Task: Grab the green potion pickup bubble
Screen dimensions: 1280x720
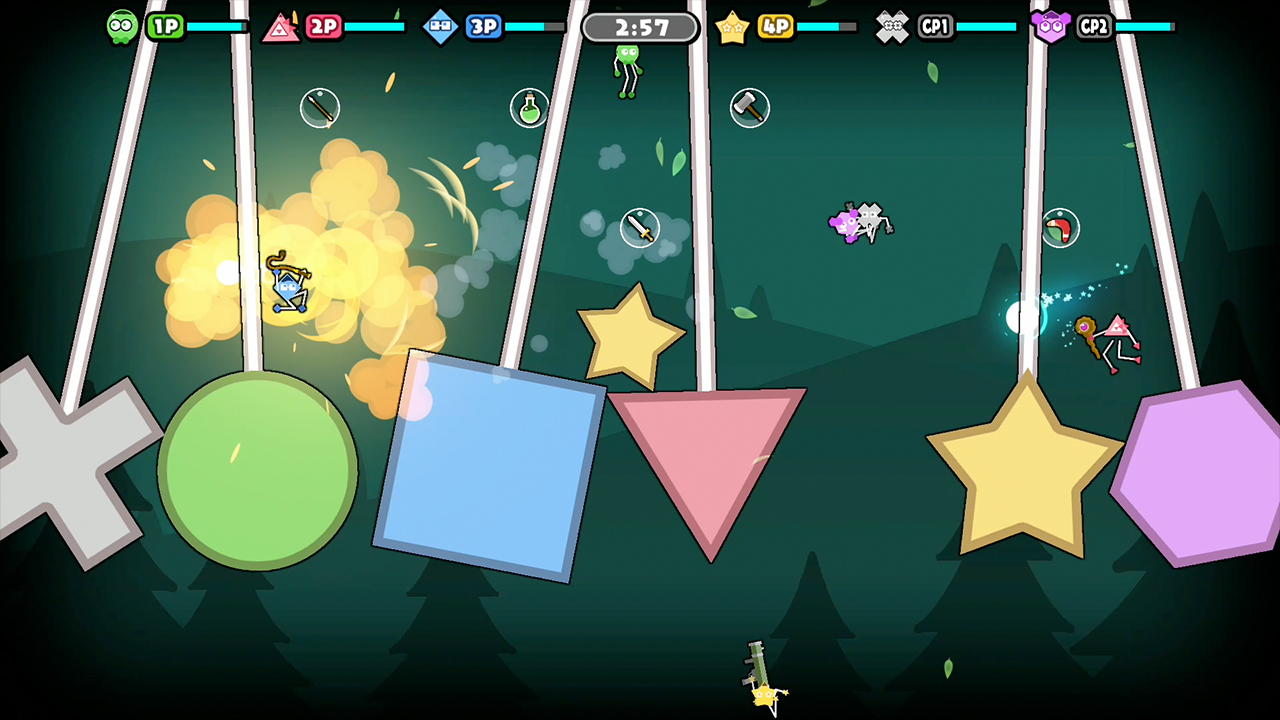Action: pos(528,110)
